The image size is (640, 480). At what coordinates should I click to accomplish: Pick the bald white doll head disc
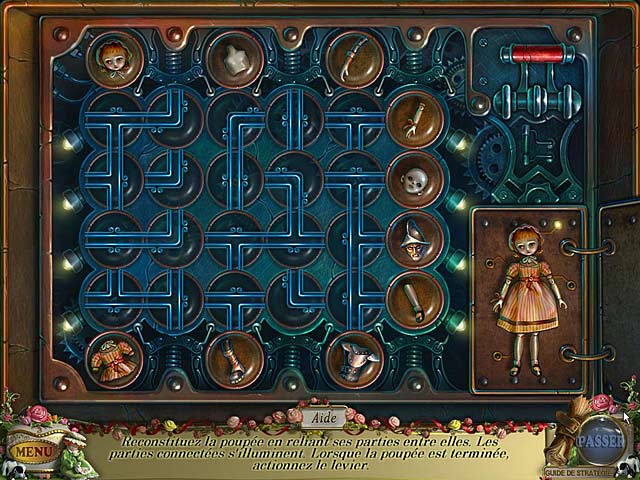pyautogui.click(x=414, y=180)
